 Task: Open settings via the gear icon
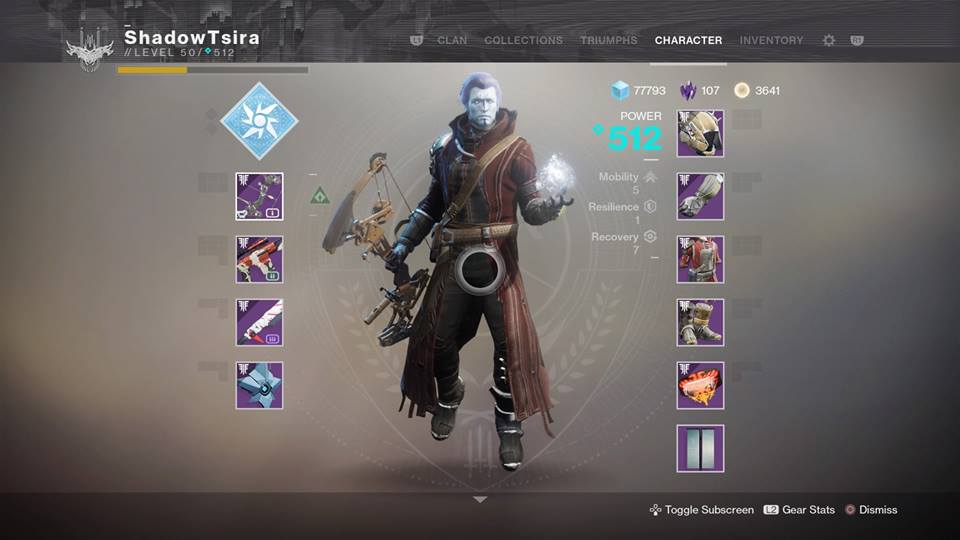[828, 41]
